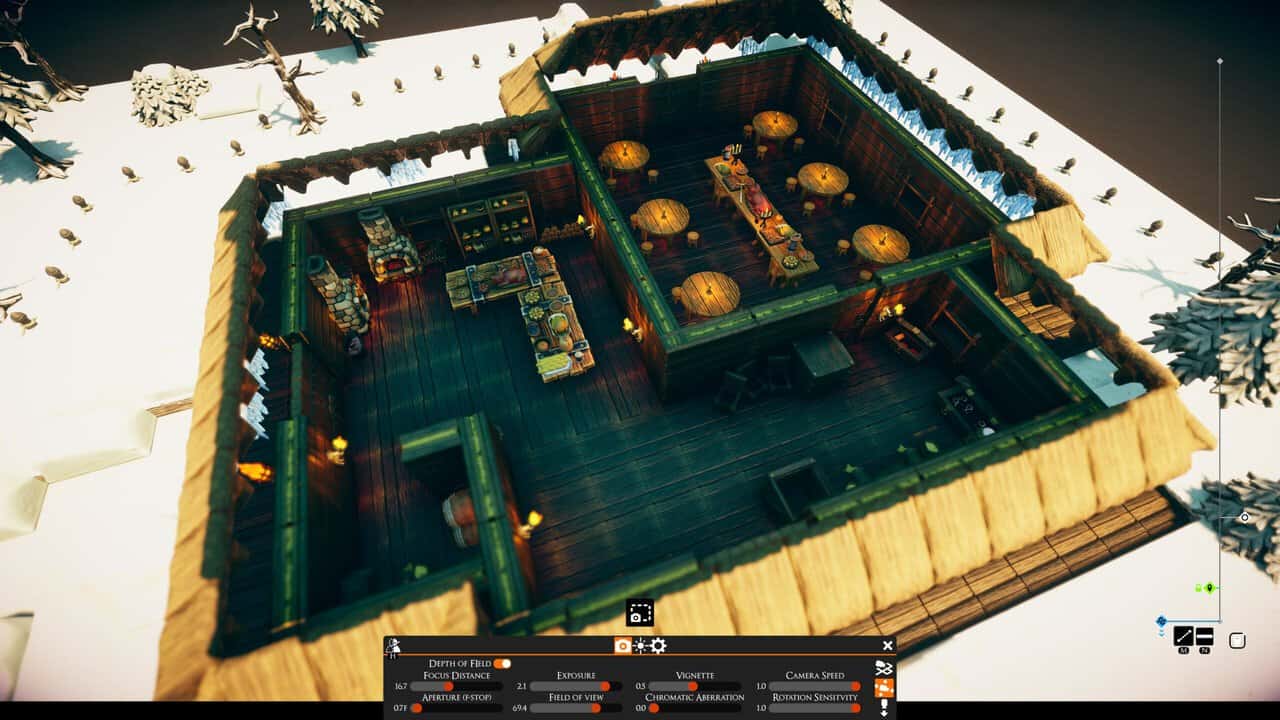This screenshot has height=720, width=1280.
Task: Click the Field of View value 69.4
Action: pyautogui.click(x=519, y=707)
